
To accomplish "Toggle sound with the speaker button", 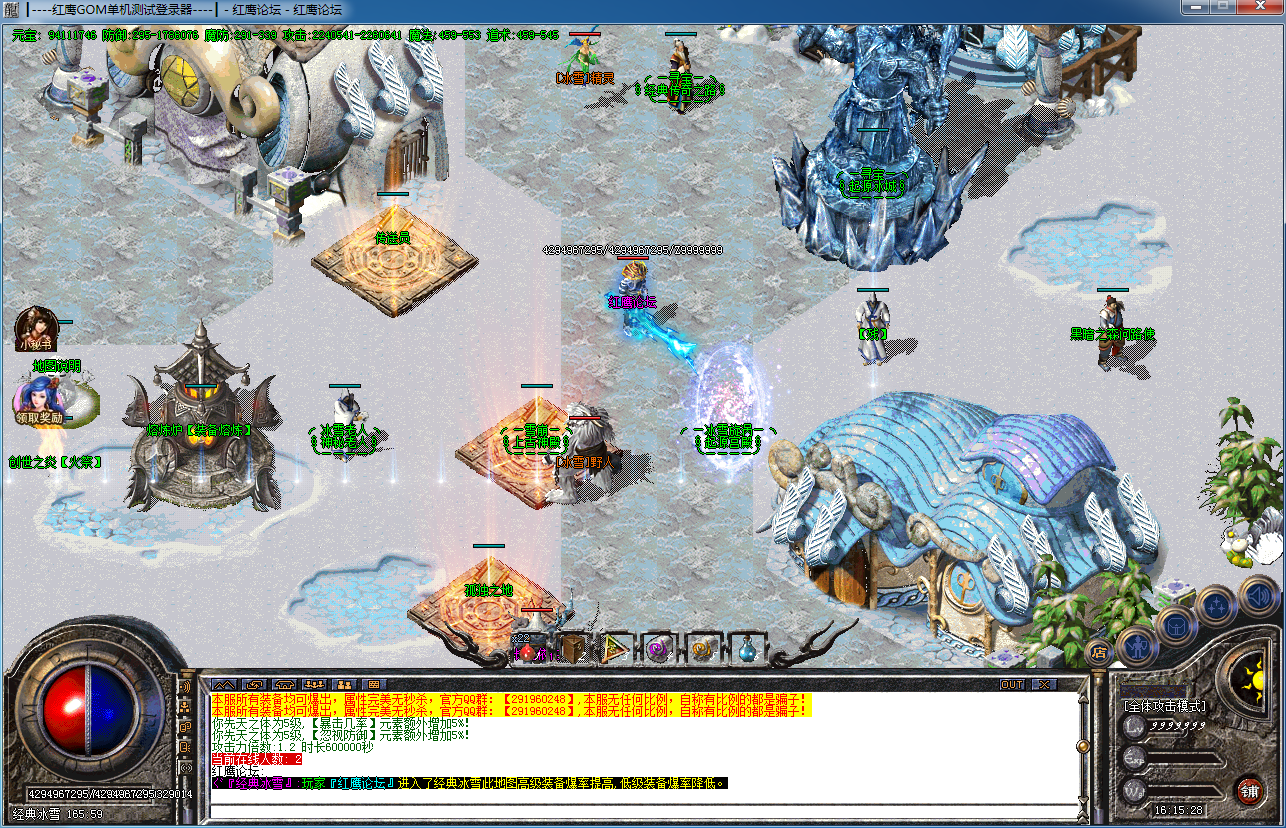I will coord(1258,597).
